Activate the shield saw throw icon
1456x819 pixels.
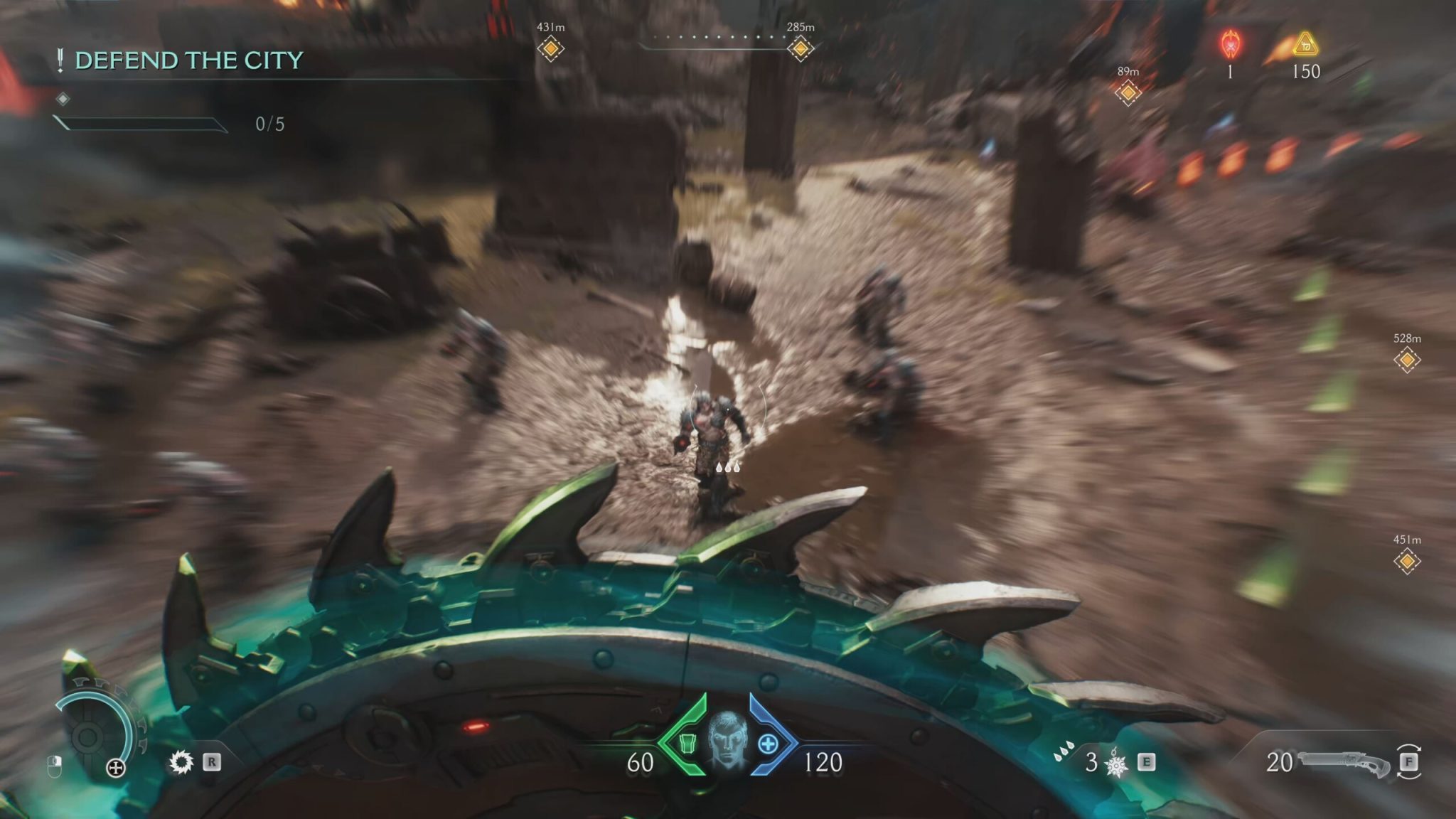click(x=181, y=763)
